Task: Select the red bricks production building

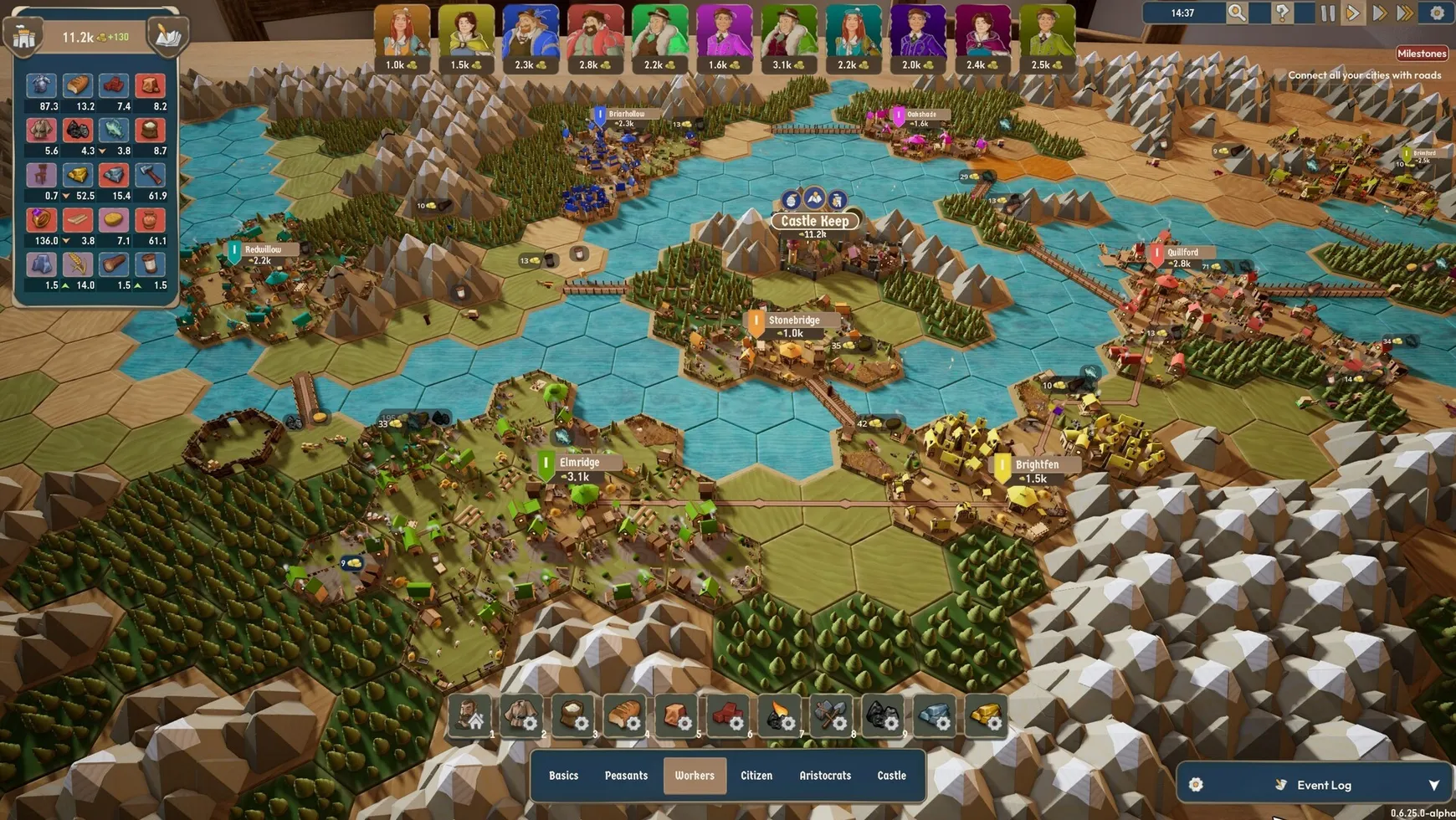Action: pyautogui.click(x=728, y=716)
